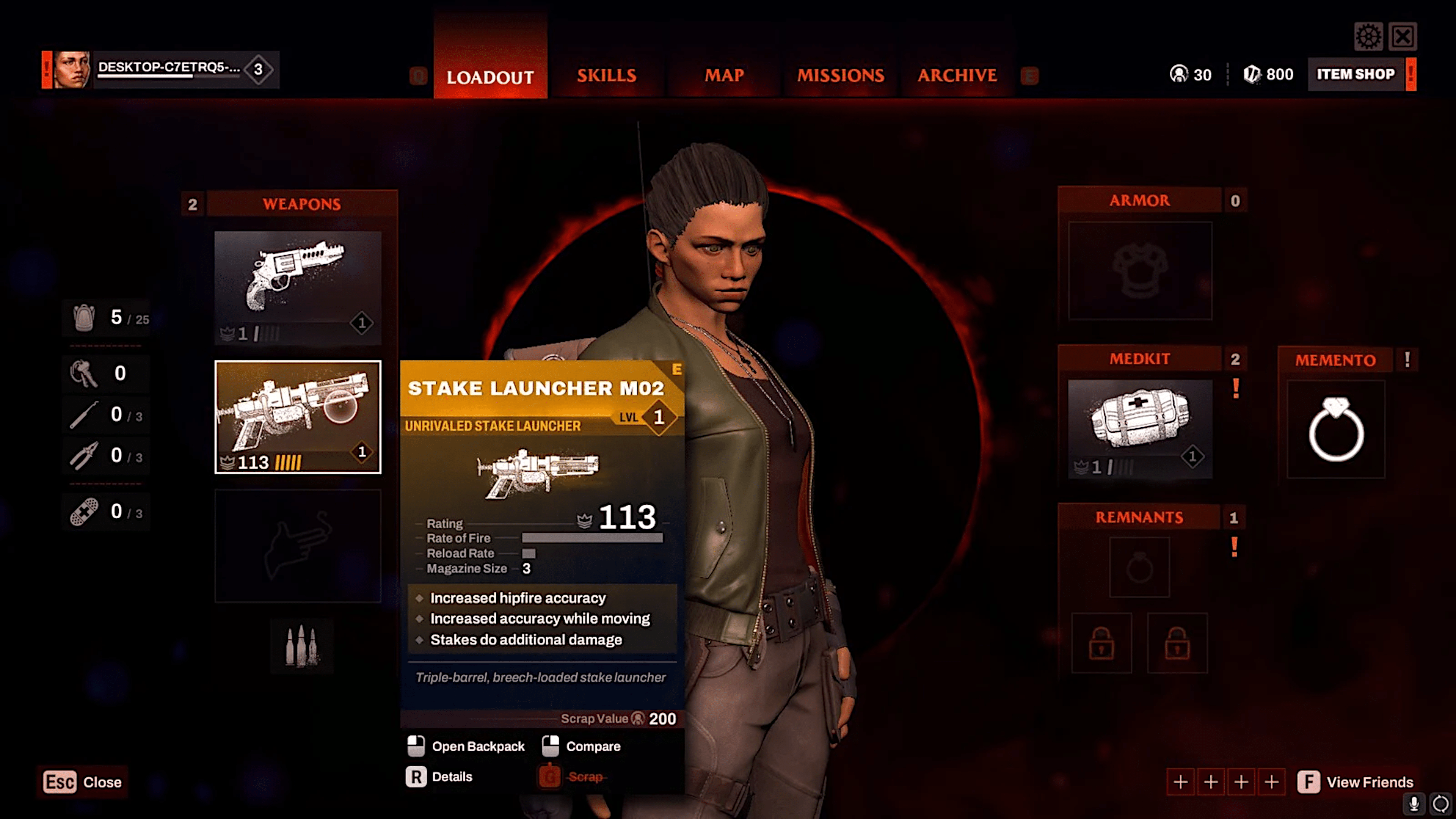
Task: Select the unlocked remnant ring slot
Action: (1139, 567)
